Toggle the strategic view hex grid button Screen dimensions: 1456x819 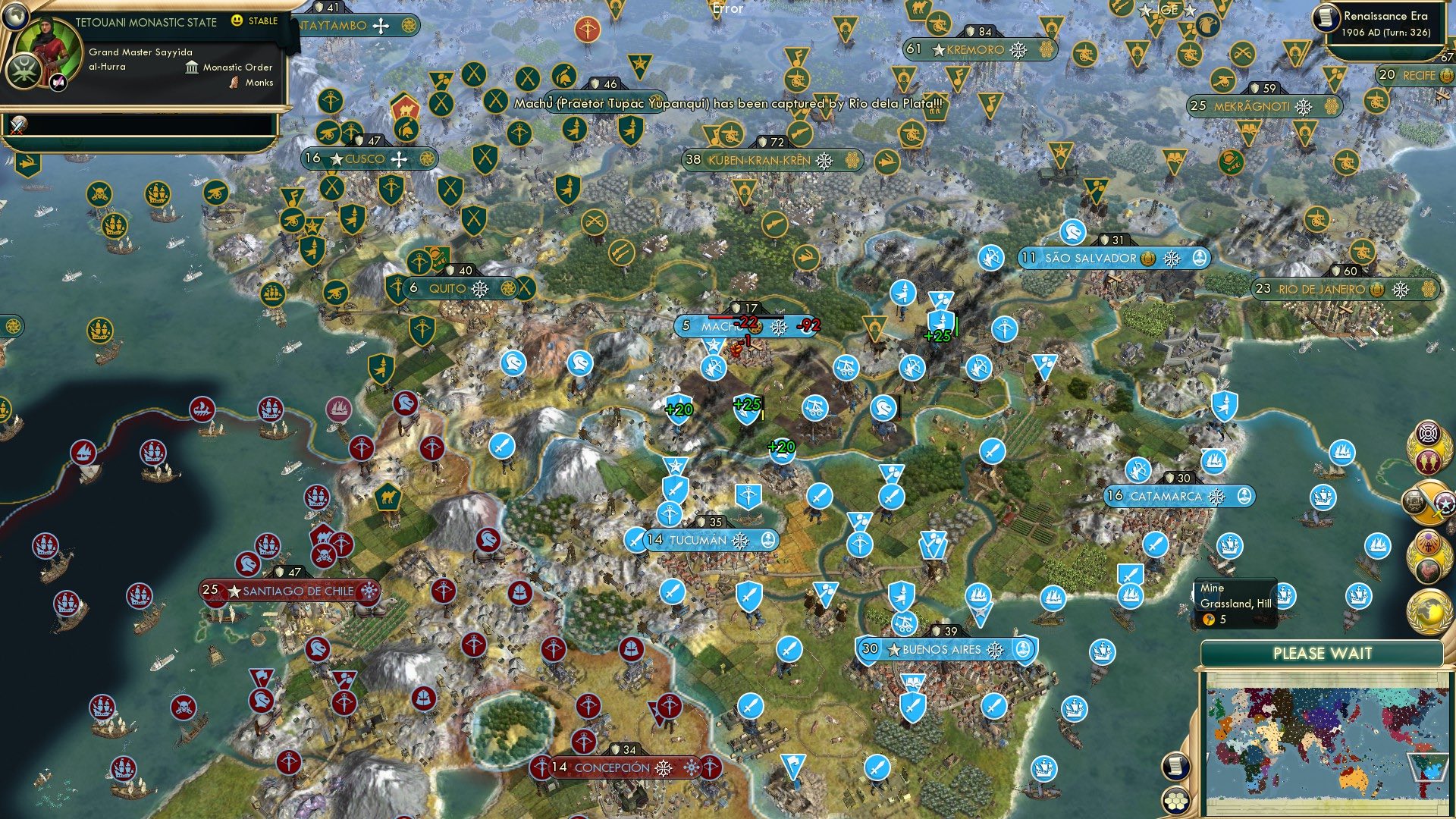click(x=1175, y=802)
